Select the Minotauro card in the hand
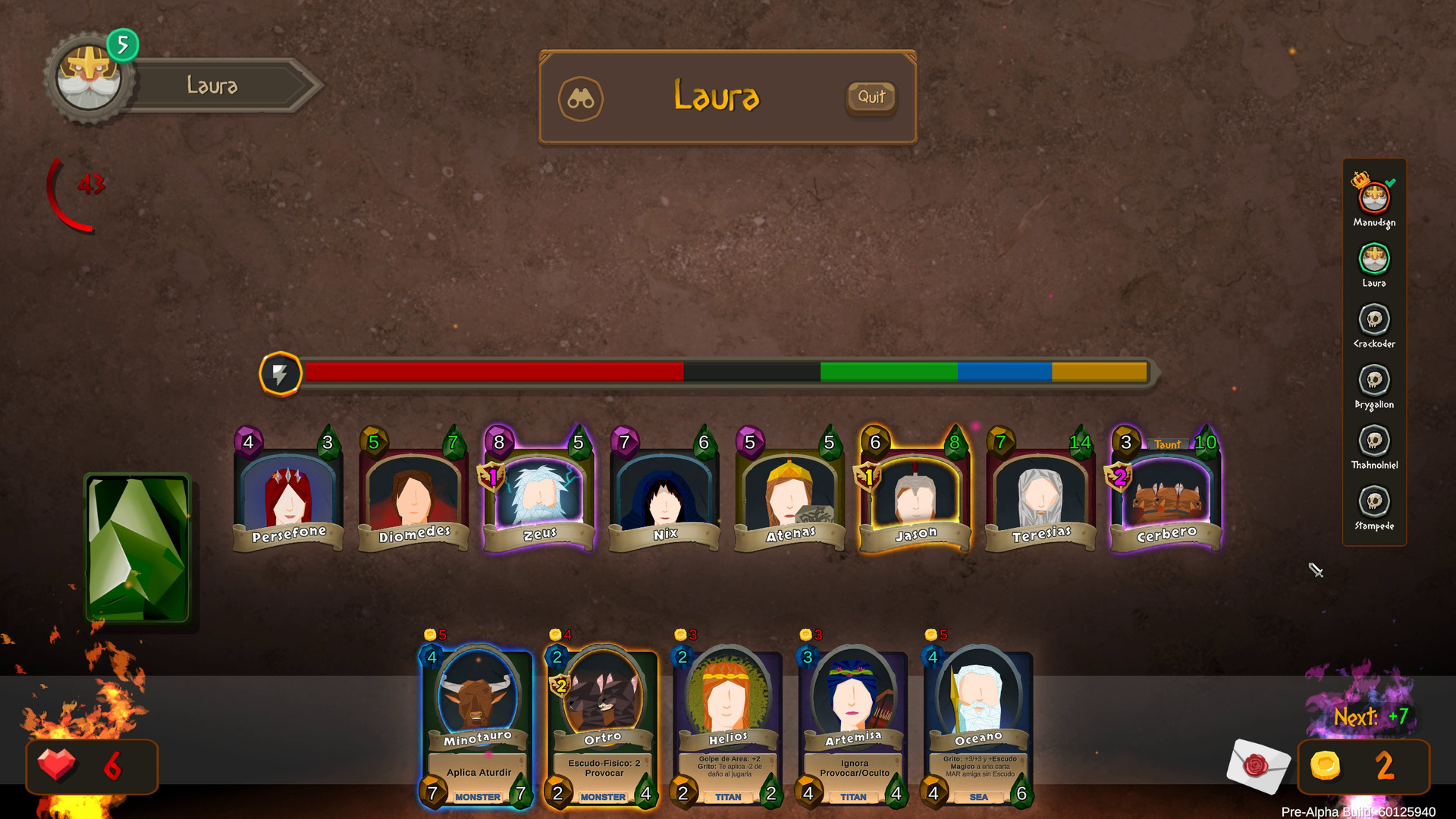This screenshot has width=1456, height=819. (x=476, y=720)
